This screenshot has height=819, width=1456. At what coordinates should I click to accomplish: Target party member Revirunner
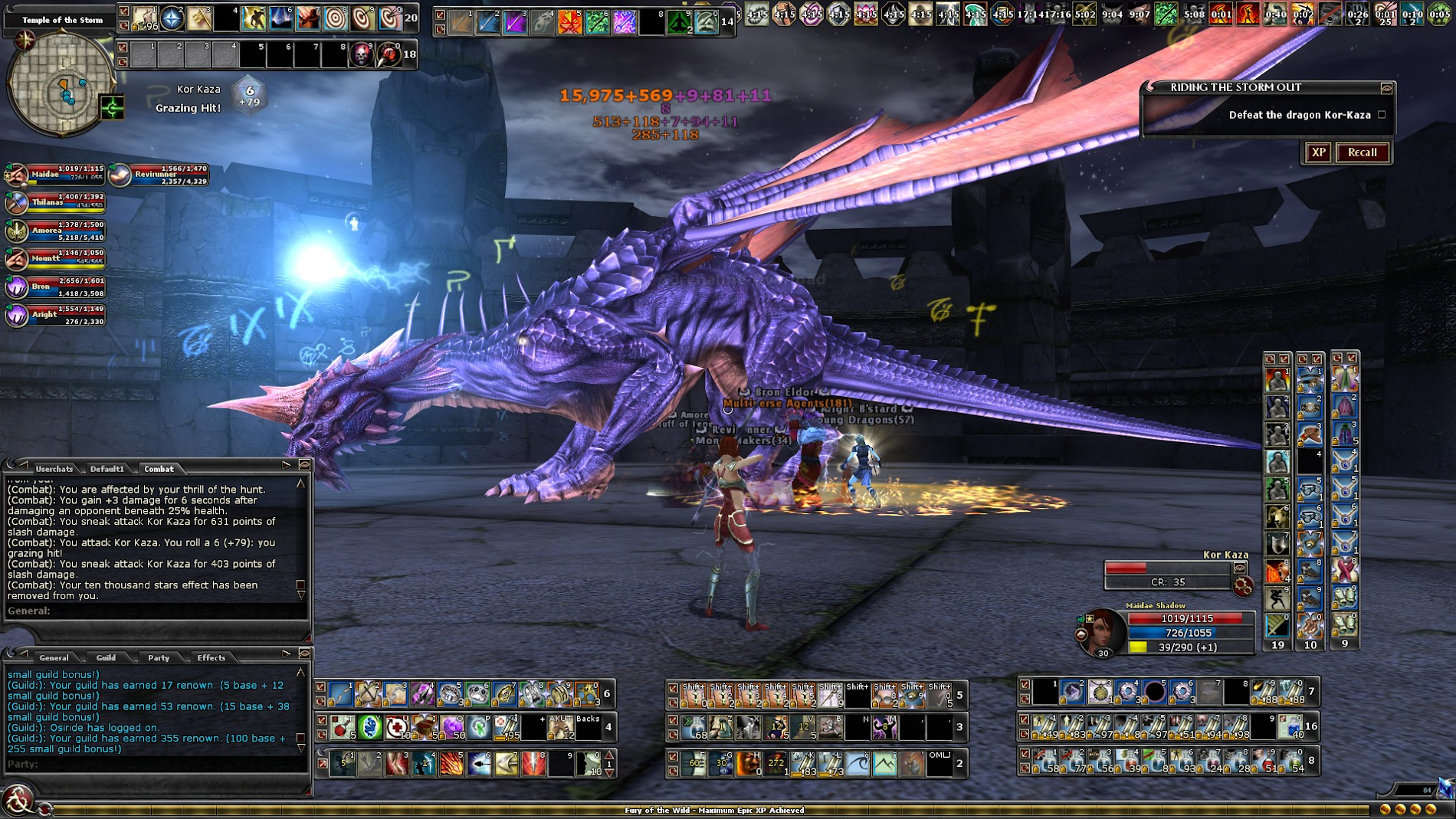[x=159, y=175]
